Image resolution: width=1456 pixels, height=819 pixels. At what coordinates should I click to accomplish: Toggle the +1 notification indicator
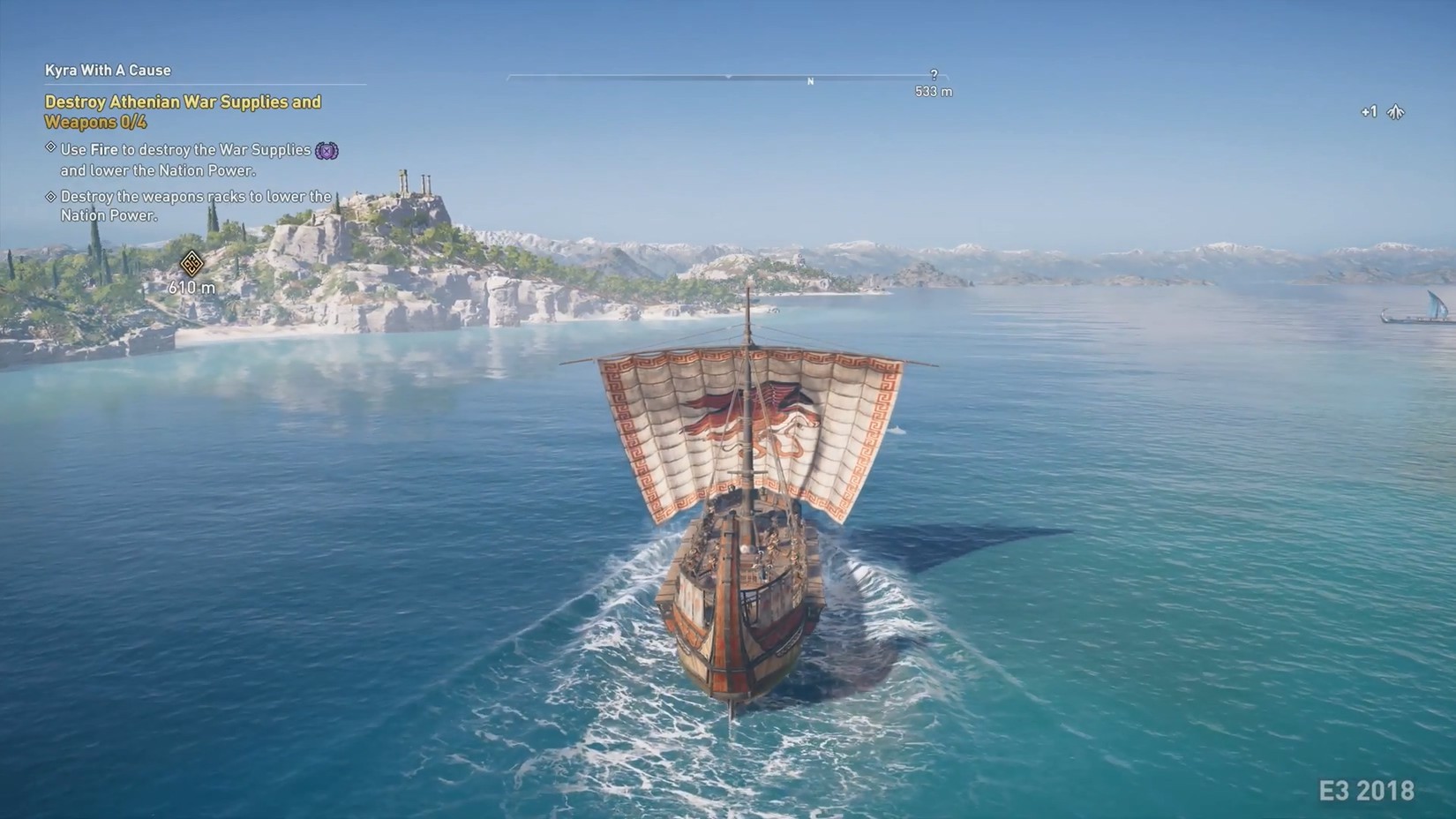pos(1369,111)
